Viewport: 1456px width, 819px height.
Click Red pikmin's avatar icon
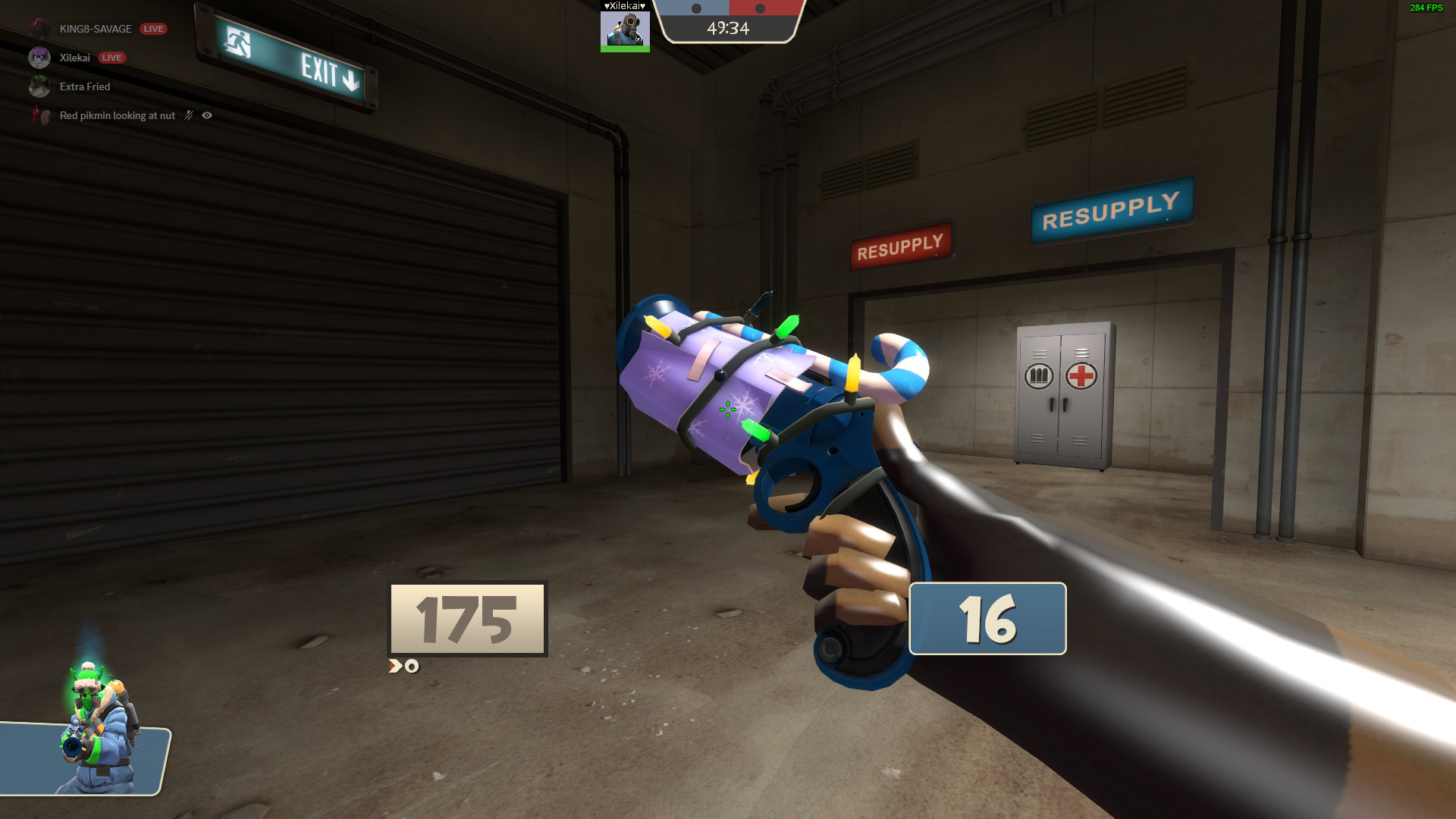coord(42,115)
